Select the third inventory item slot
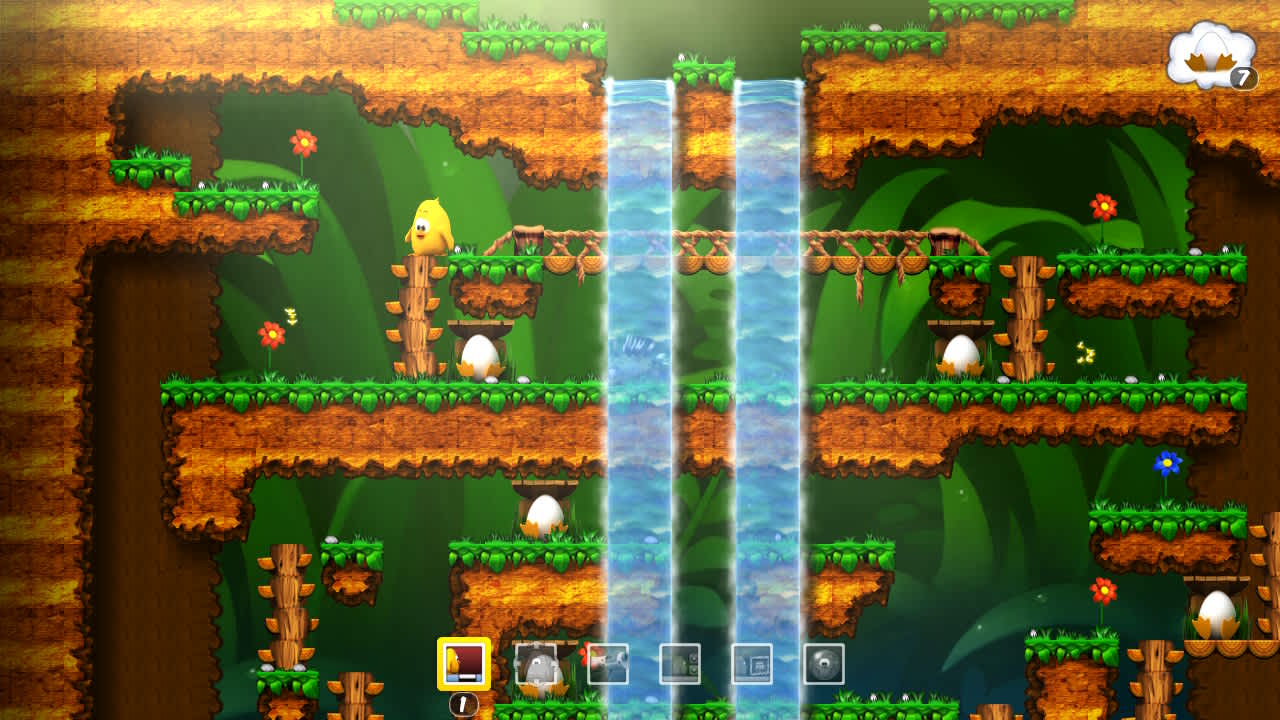This screenshot has width=1280, height=720. 609,662
